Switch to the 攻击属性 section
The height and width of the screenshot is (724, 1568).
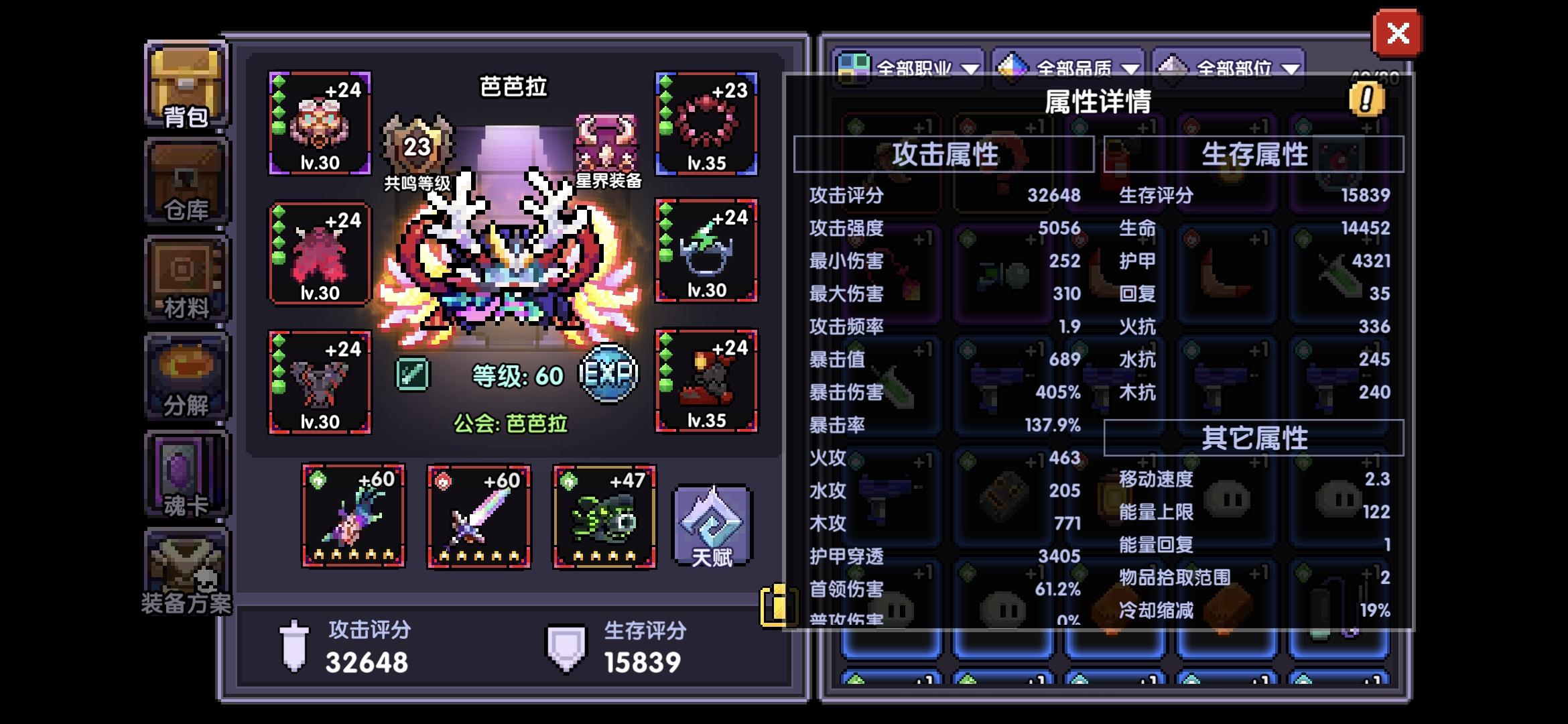click(943, 153)
